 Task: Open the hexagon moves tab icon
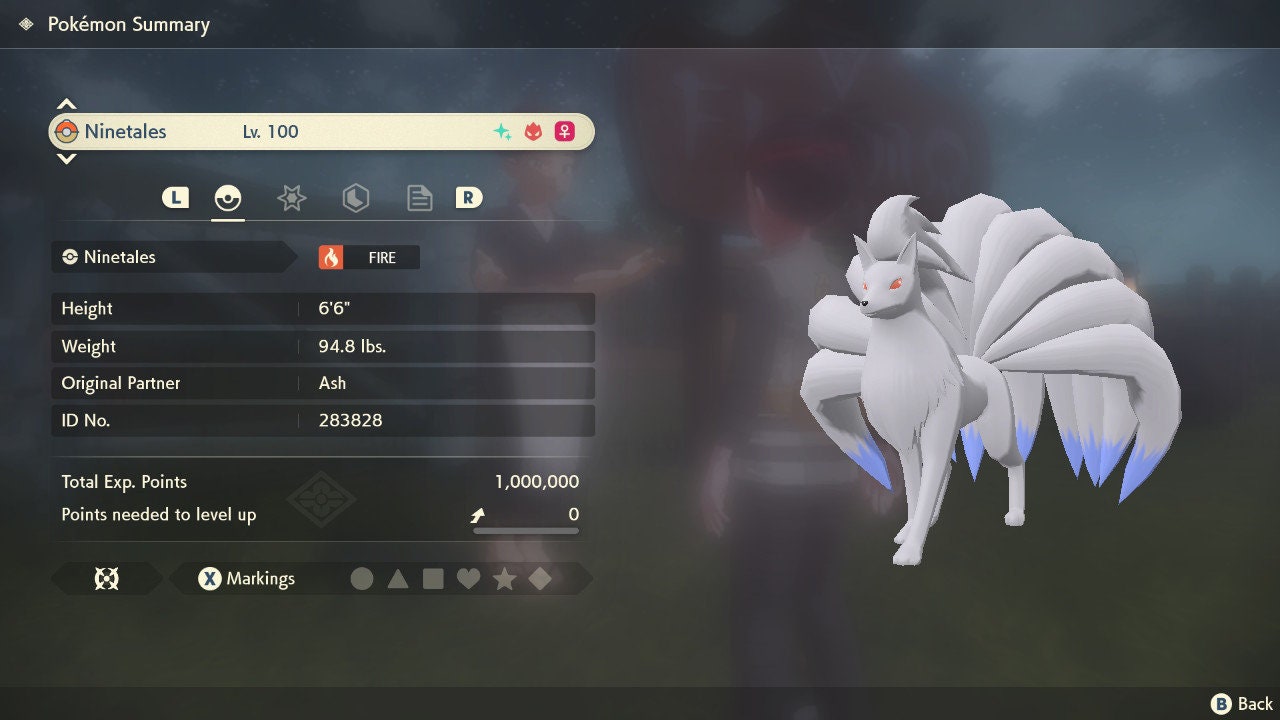tap(355, 197)
